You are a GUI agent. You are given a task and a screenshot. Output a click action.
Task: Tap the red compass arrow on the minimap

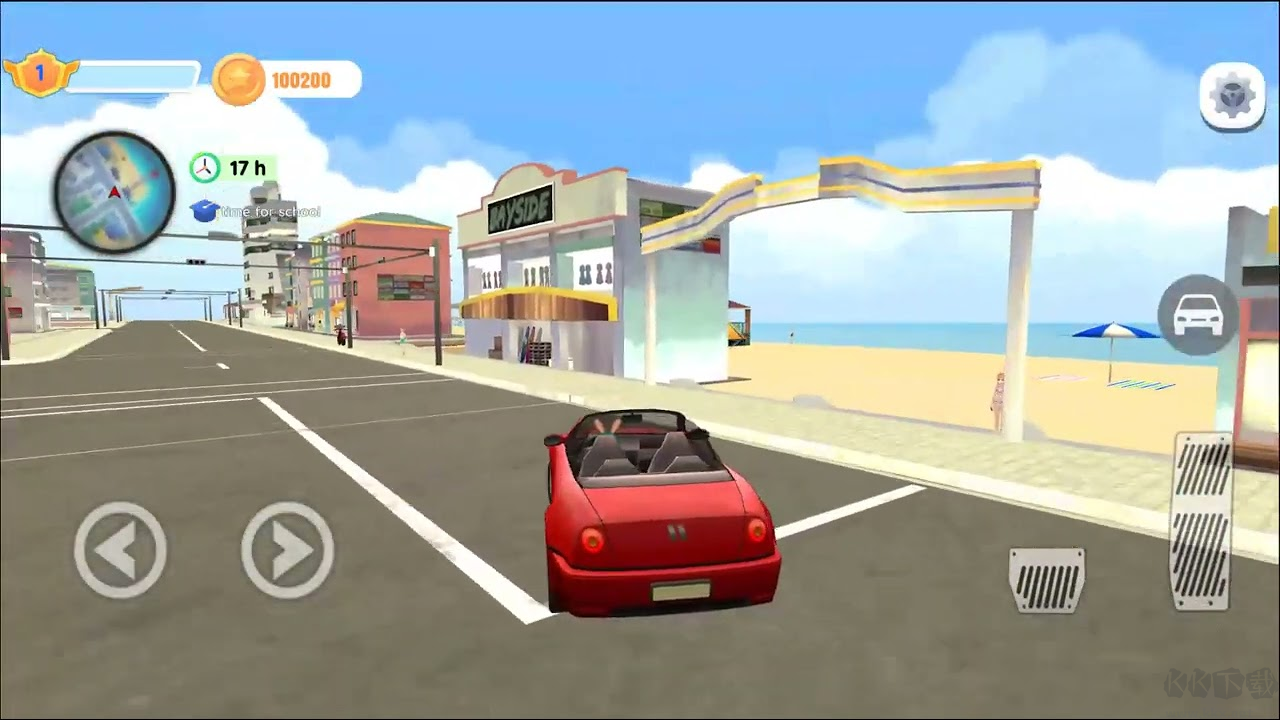(x=113, y=193)
